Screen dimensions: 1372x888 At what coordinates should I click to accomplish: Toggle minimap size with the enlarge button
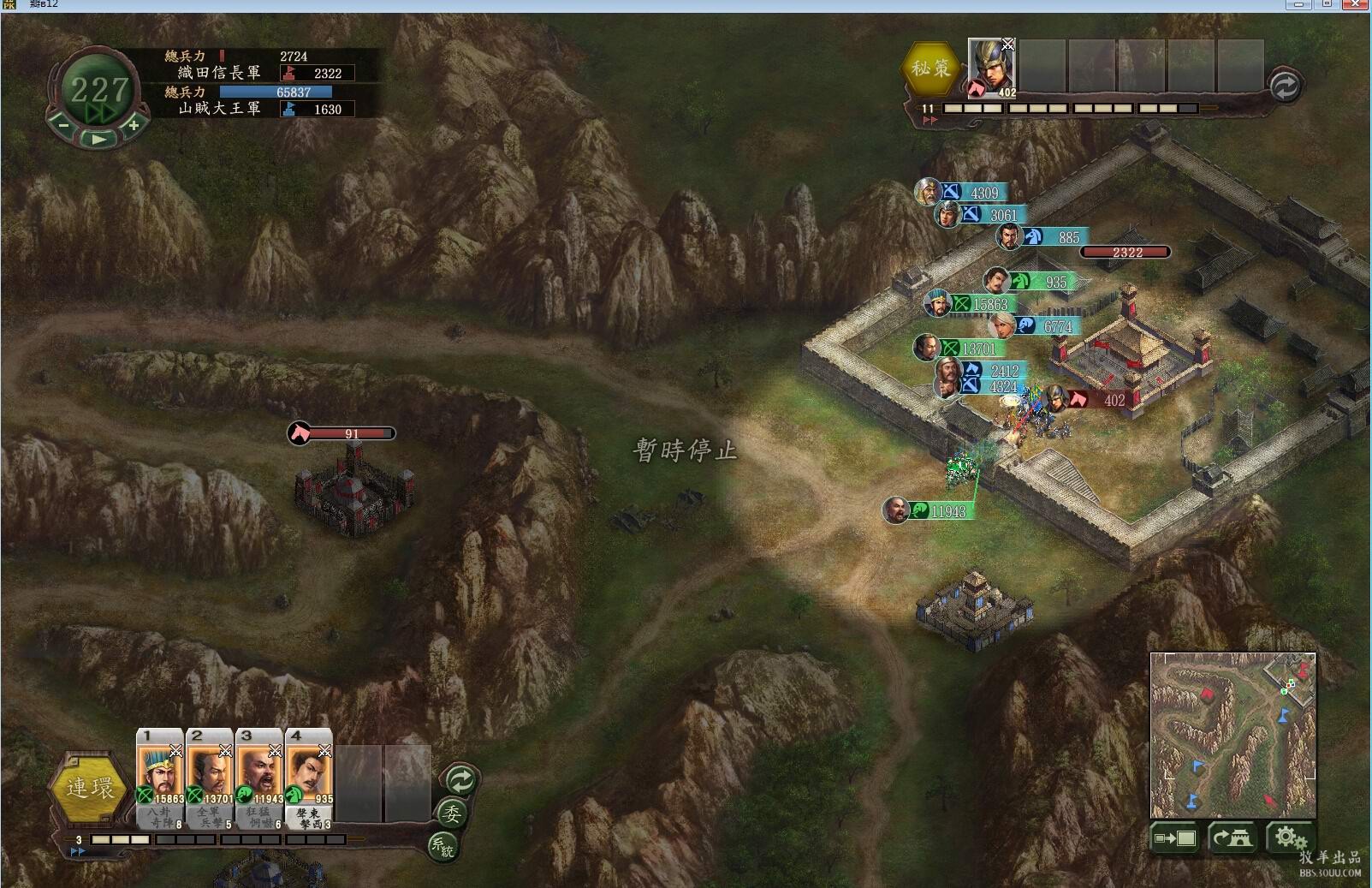[x=1175, y=837]
